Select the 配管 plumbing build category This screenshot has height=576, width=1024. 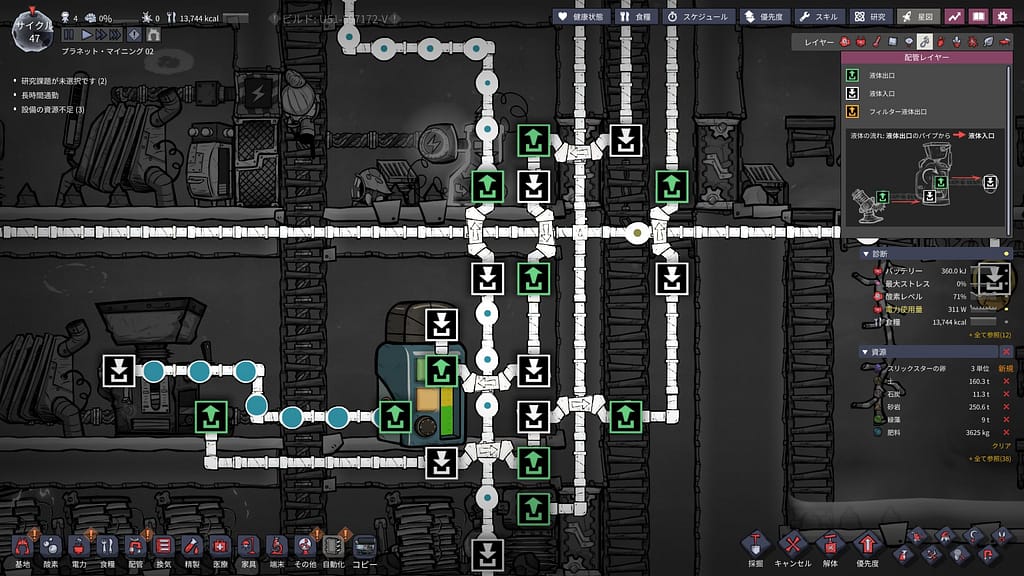point(135,548)
